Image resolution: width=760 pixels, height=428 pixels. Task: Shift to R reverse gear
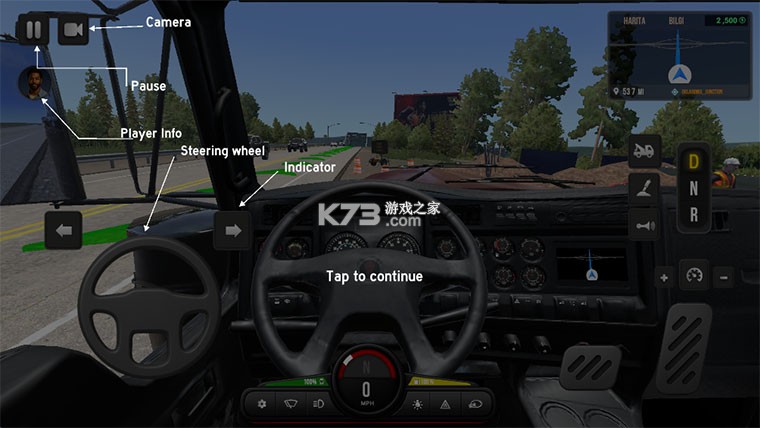coord(693,213)
